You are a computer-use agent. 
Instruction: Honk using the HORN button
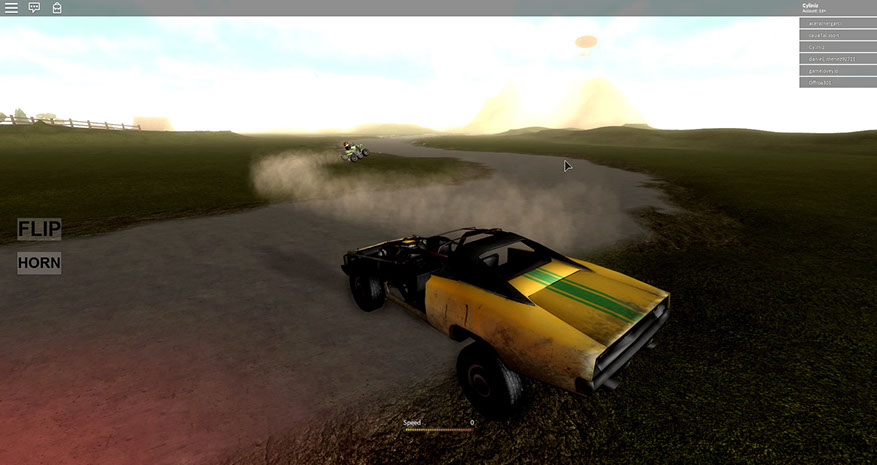tap(39, 263)
